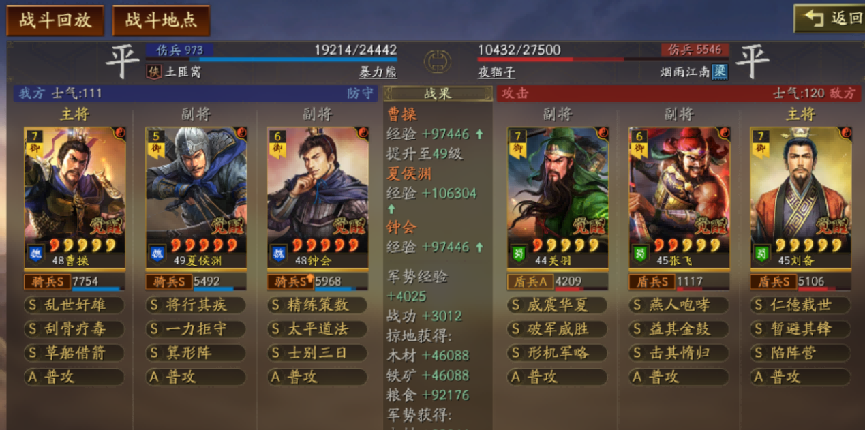The image size is (865, 430).
Task: Select the 曹操 general card
Action: point(75,195)
